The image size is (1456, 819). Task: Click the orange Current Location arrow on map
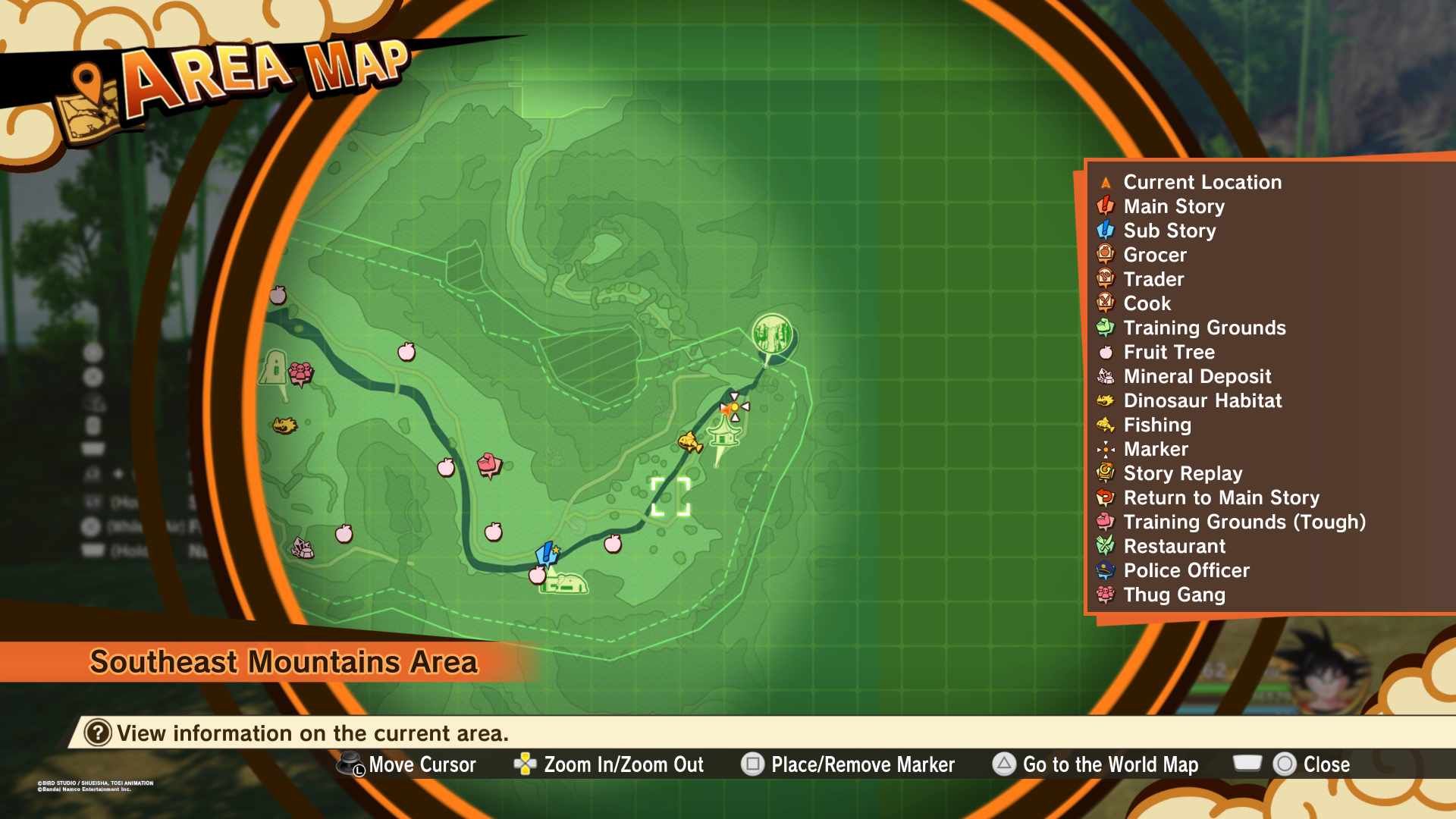coord(726,409)
